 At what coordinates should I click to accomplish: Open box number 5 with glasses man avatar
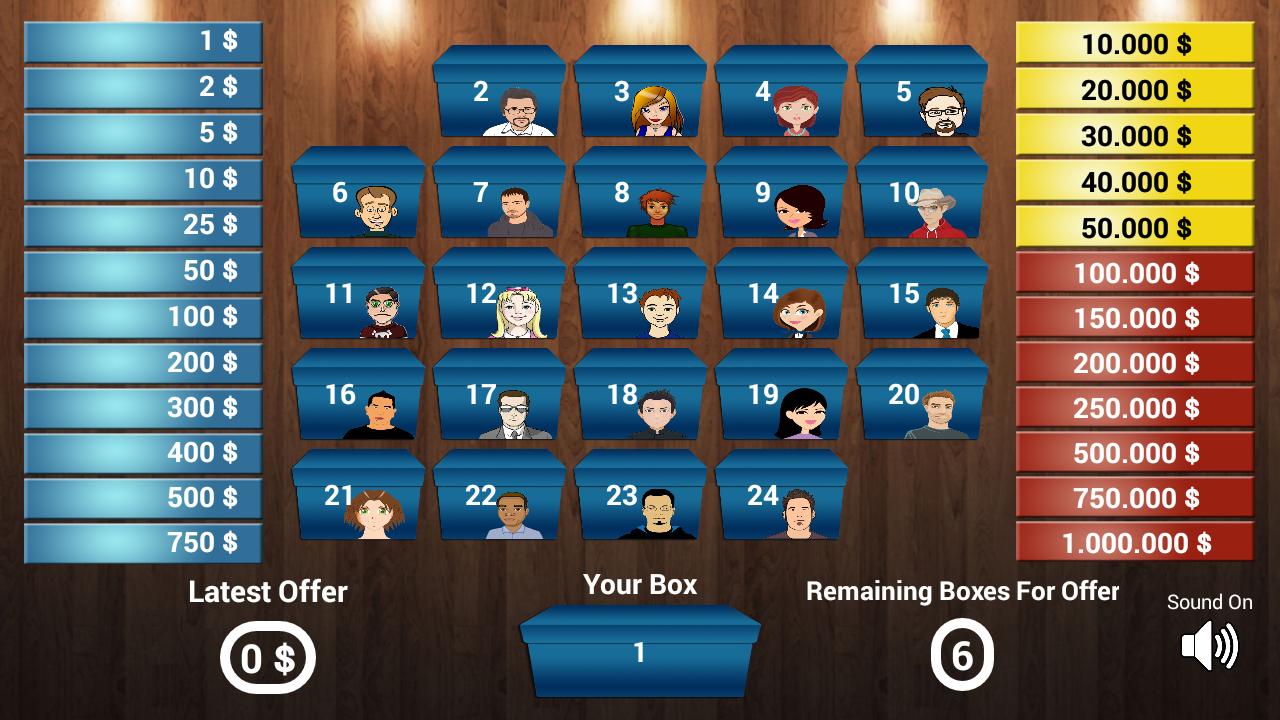coord(921,100)
